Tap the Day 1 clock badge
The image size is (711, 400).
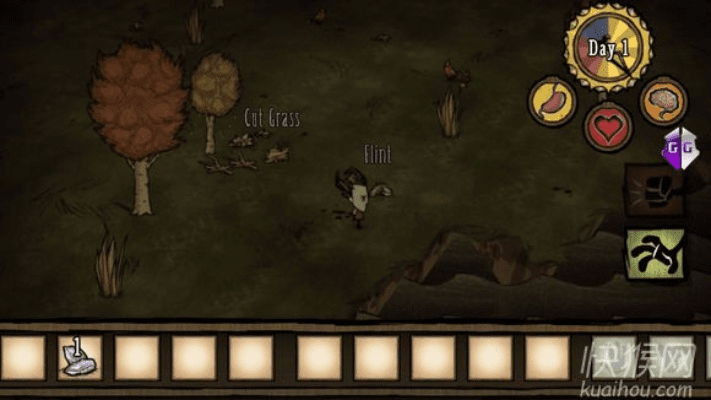click(x=607, y=47)
